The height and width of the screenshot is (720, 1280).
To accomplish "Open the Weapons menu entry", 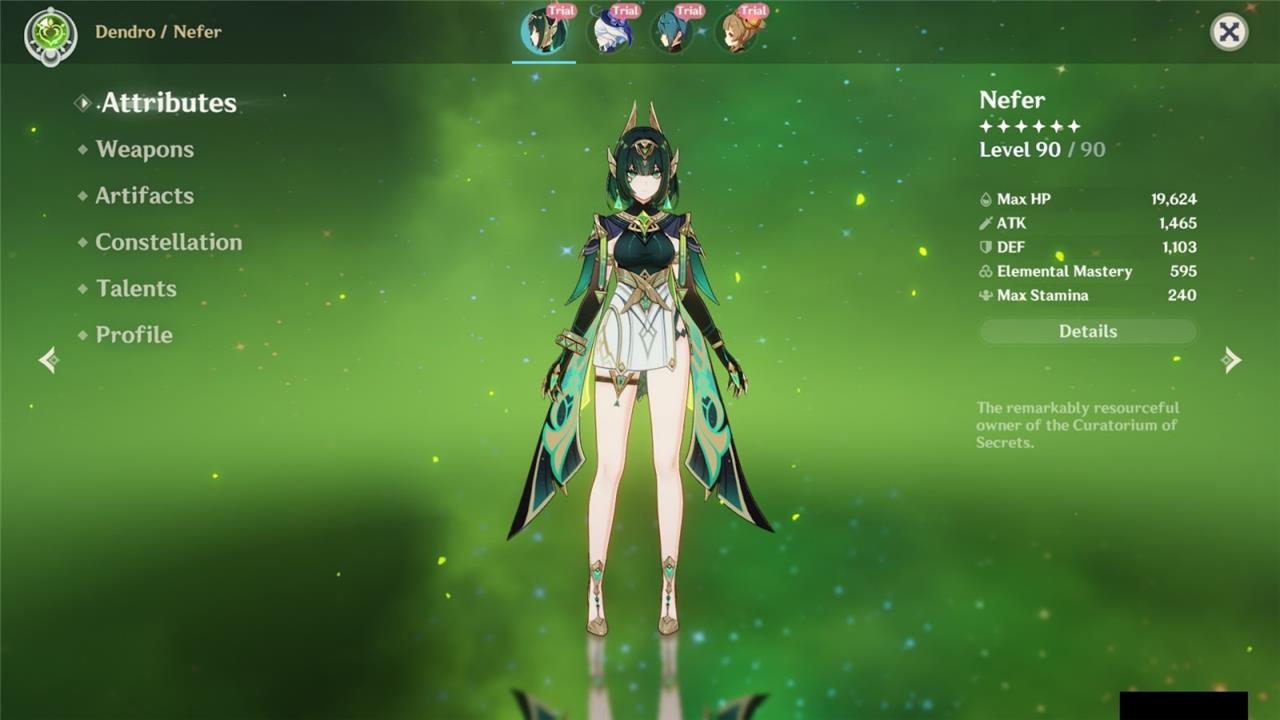I will [144, 150].
